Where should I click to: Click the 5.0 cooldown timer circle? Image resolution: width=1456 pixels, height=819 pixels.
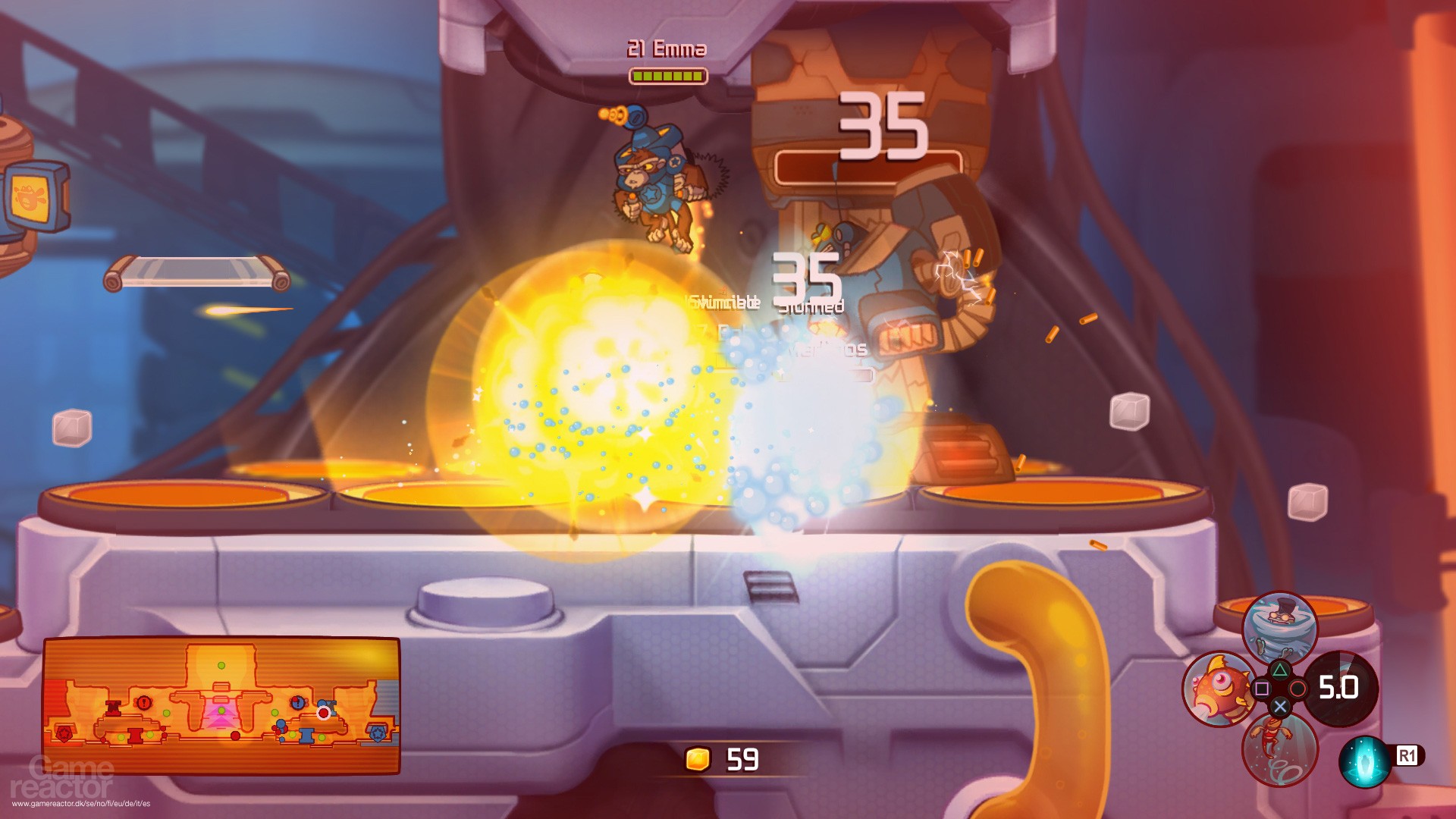pos(1339,686)
